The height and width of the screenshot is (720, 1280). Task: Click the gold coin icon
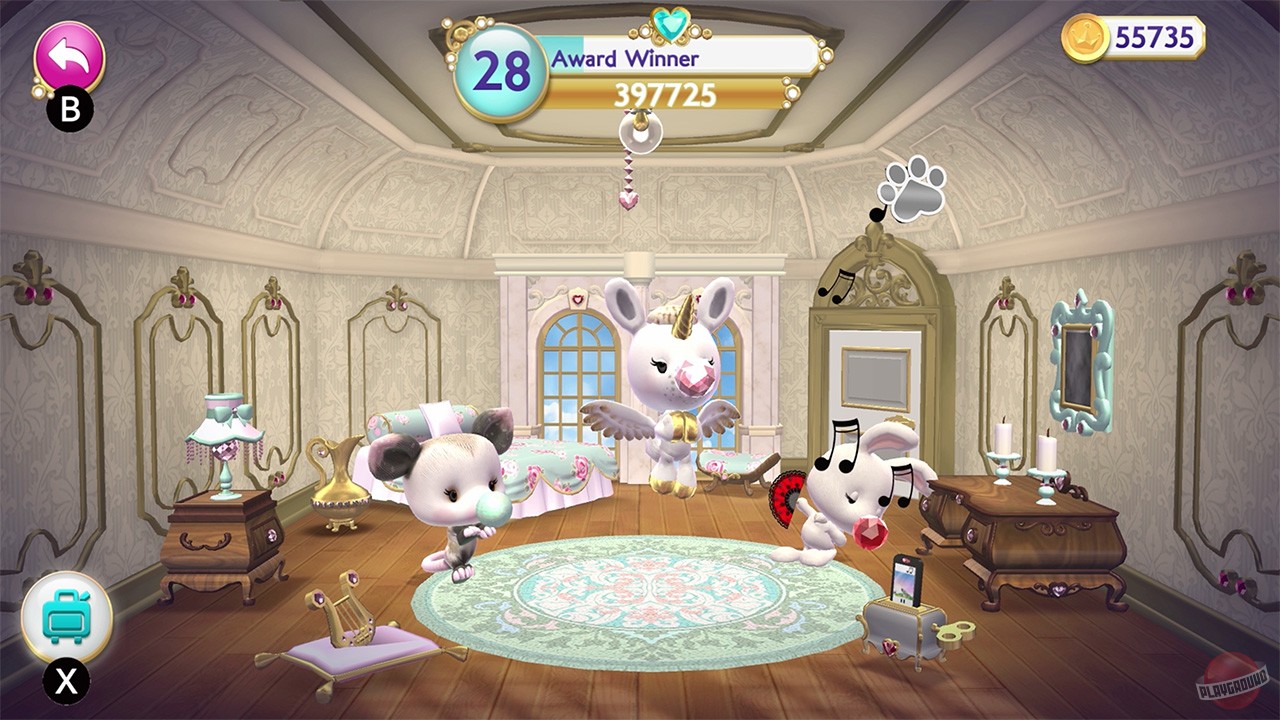(x=1087, y=38)
